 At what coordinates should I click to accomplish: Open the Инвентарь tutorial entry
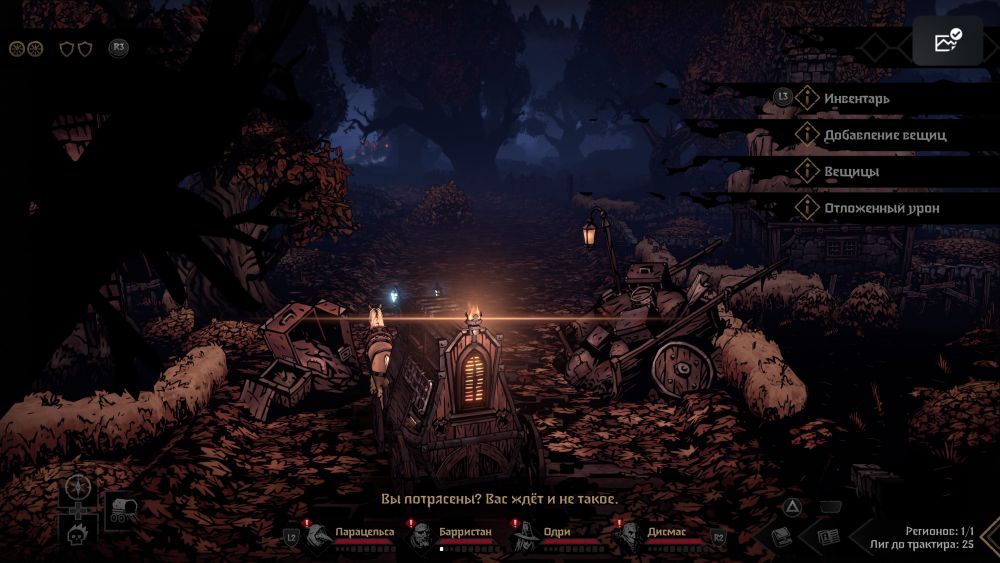click(x=856, y=98)
